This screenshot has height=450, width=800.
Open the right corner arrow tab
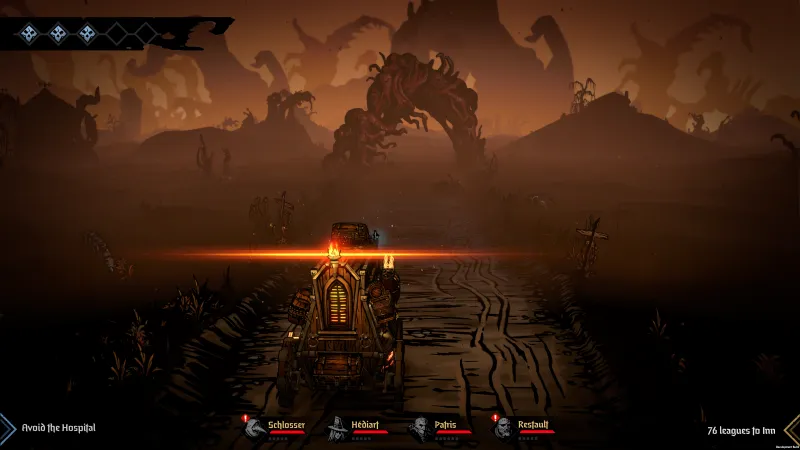[791, 429]
